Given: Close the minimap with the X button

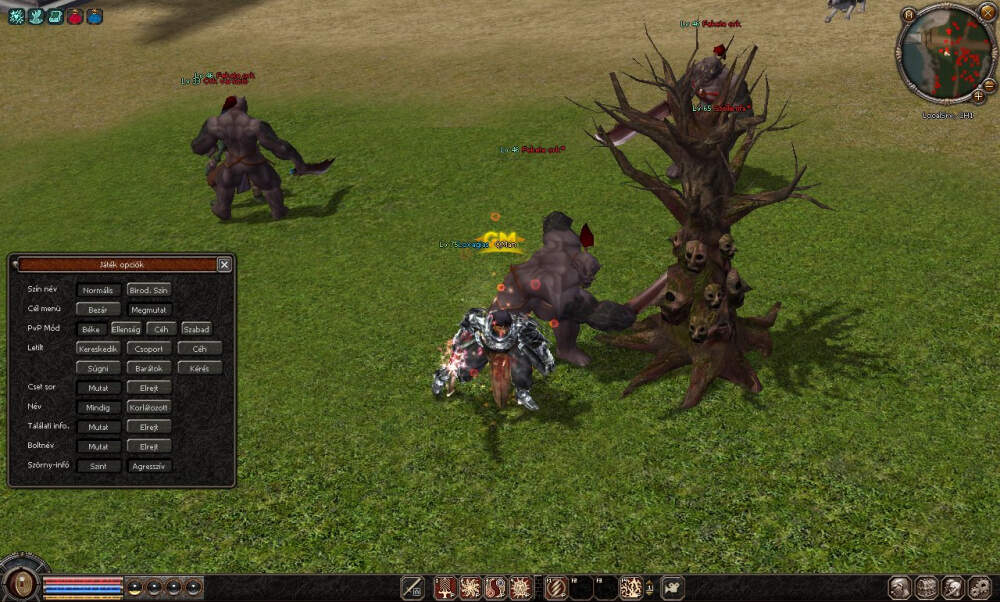Looking at the screenshot, I should [987, 11].
